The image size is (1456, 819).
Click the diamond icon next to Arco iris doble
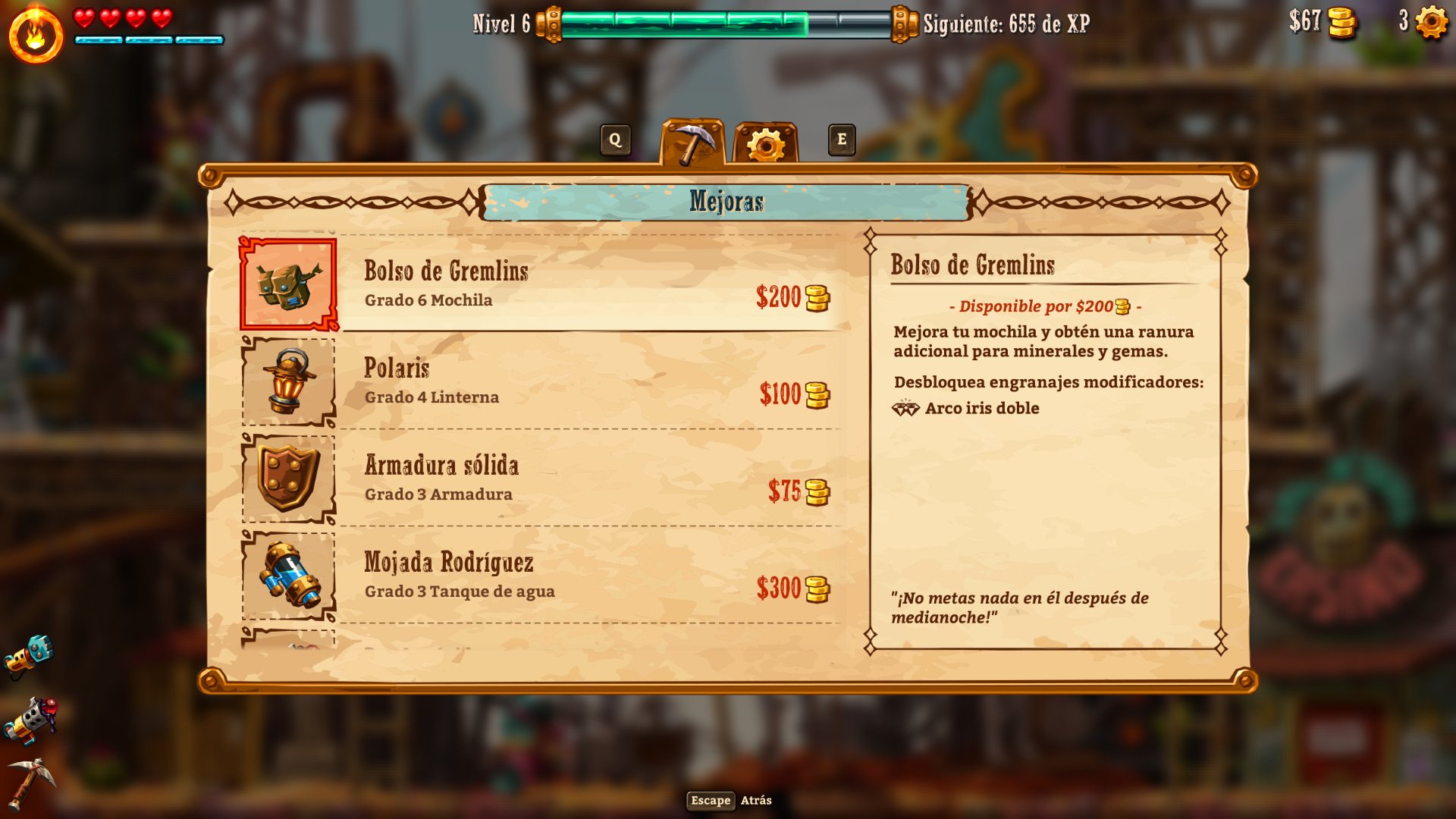coord(905,407)
